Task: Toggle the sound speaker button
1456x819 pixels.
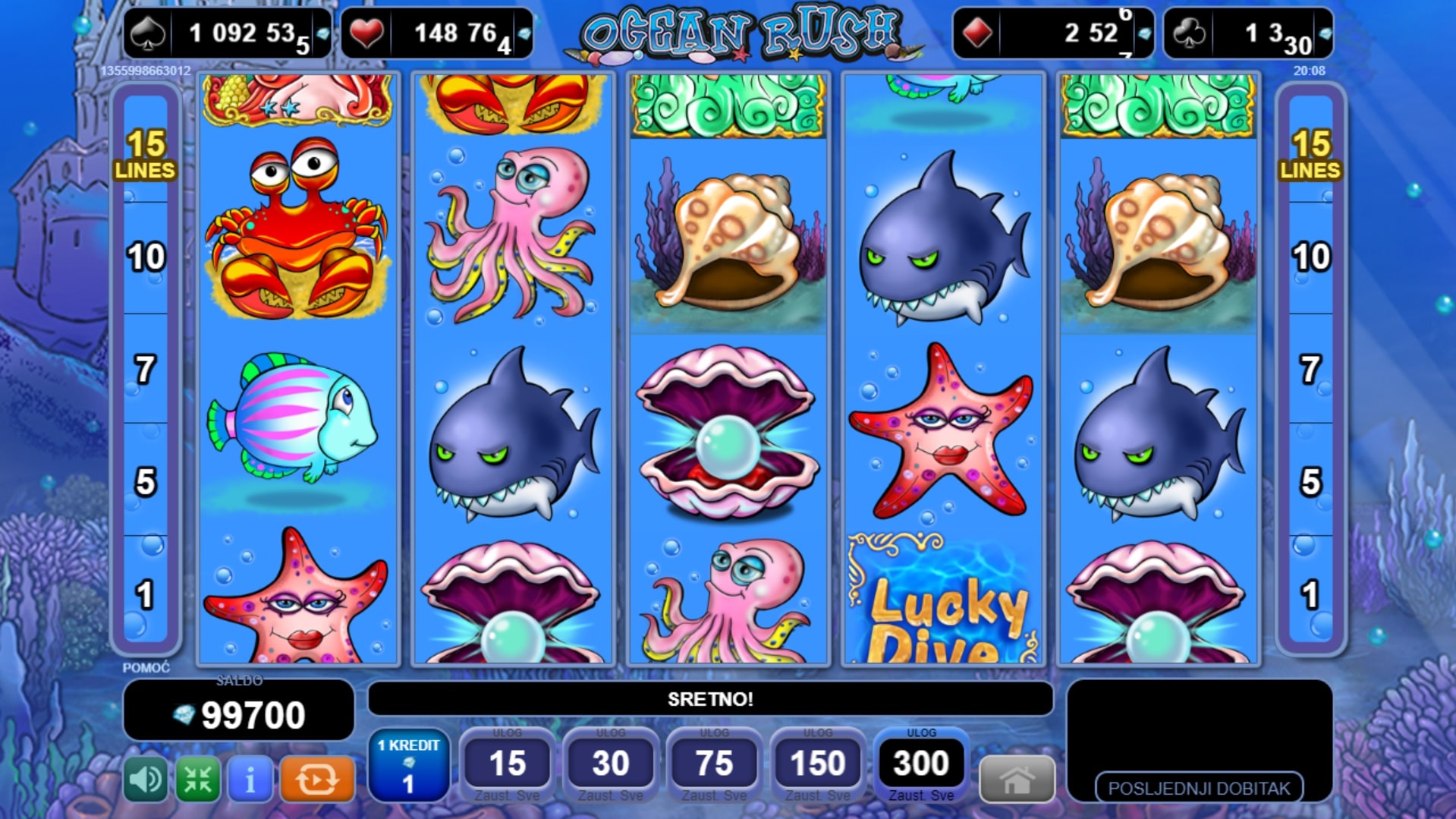Action: 145,779
